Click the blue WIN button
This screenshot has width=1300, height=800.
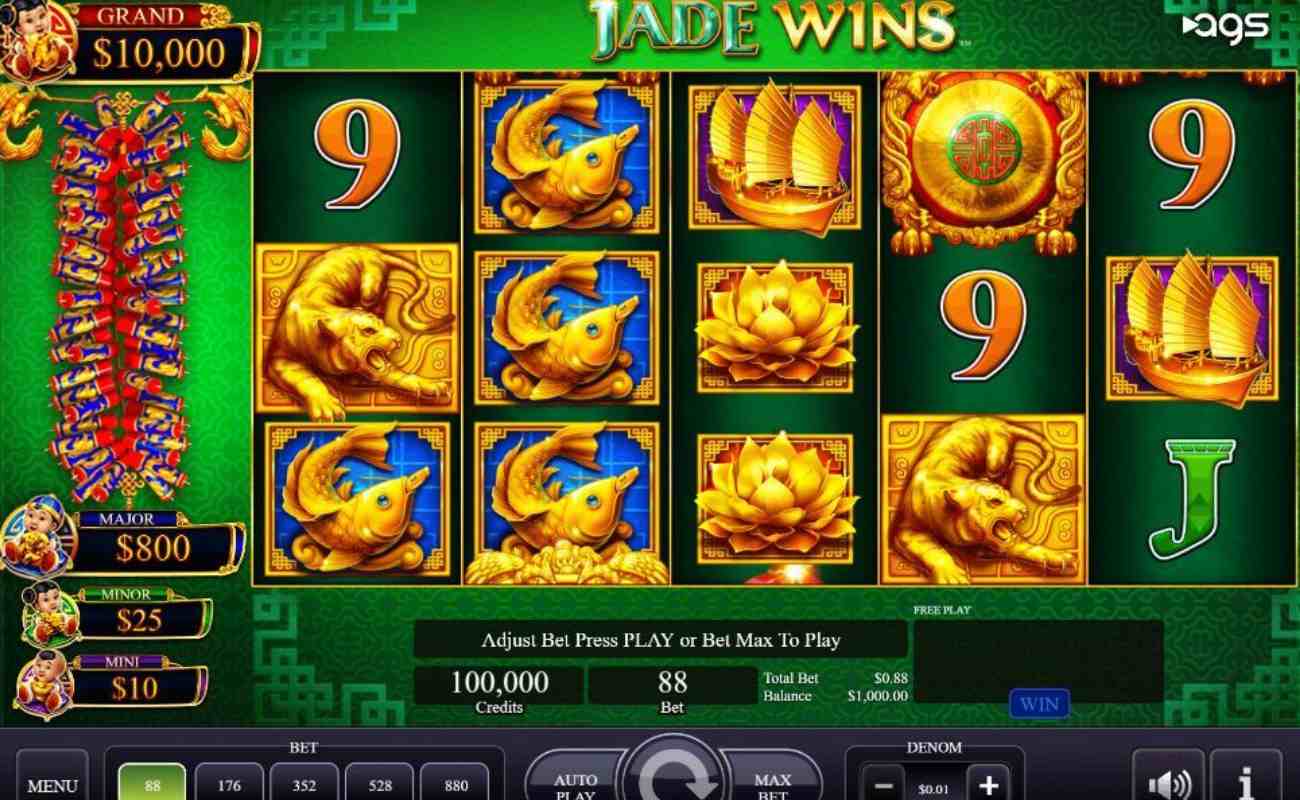[x=1039, y=704]
